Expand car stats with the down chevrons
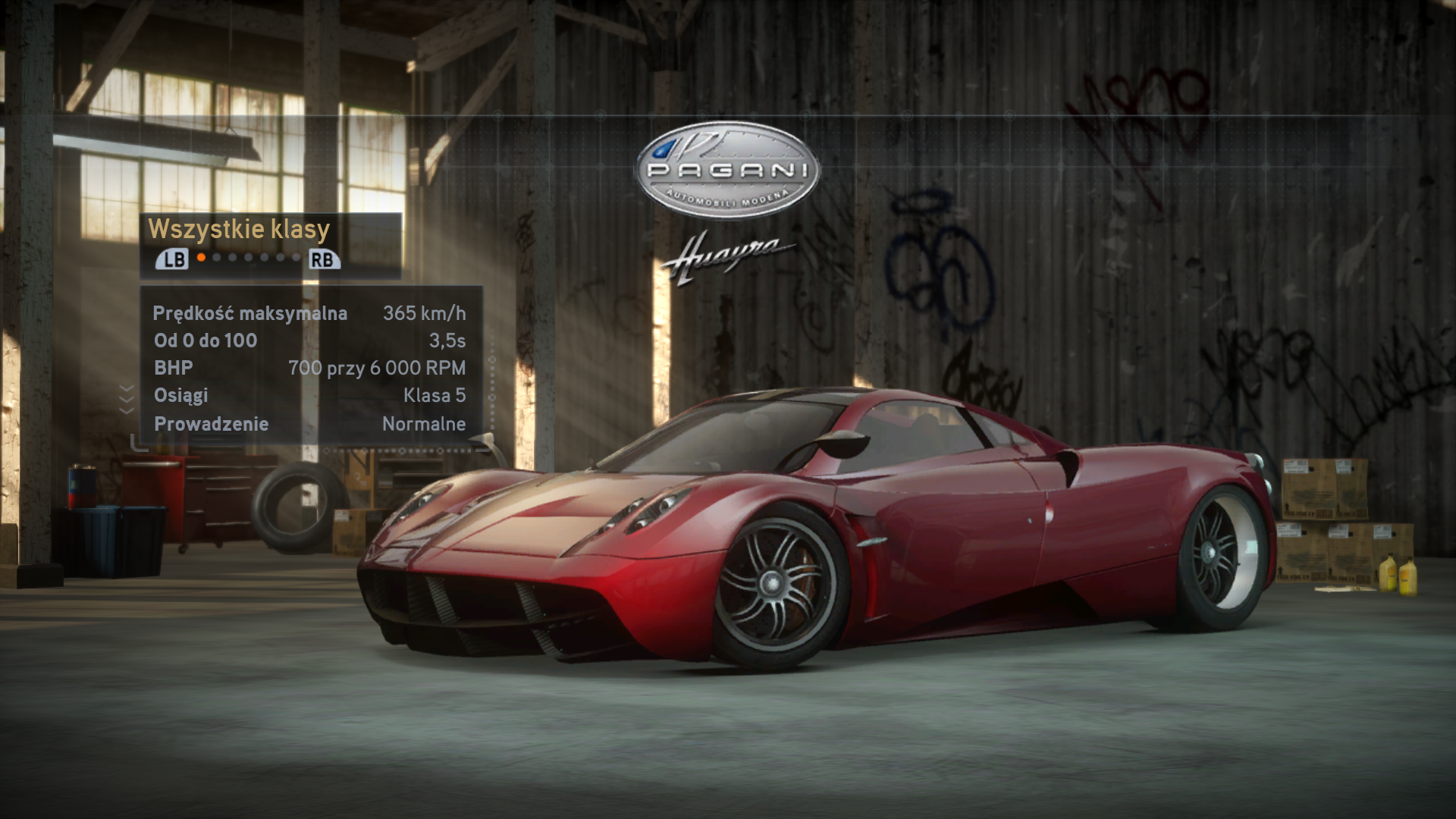The image size is (1456, 819). [127, 399]
